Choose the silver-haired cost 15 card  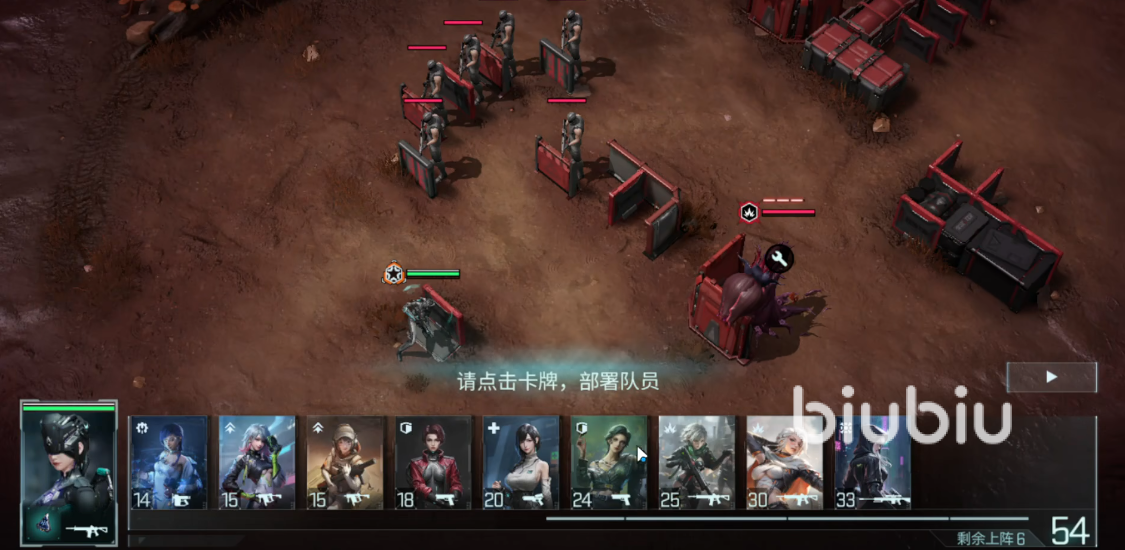[x=256, y=462]
